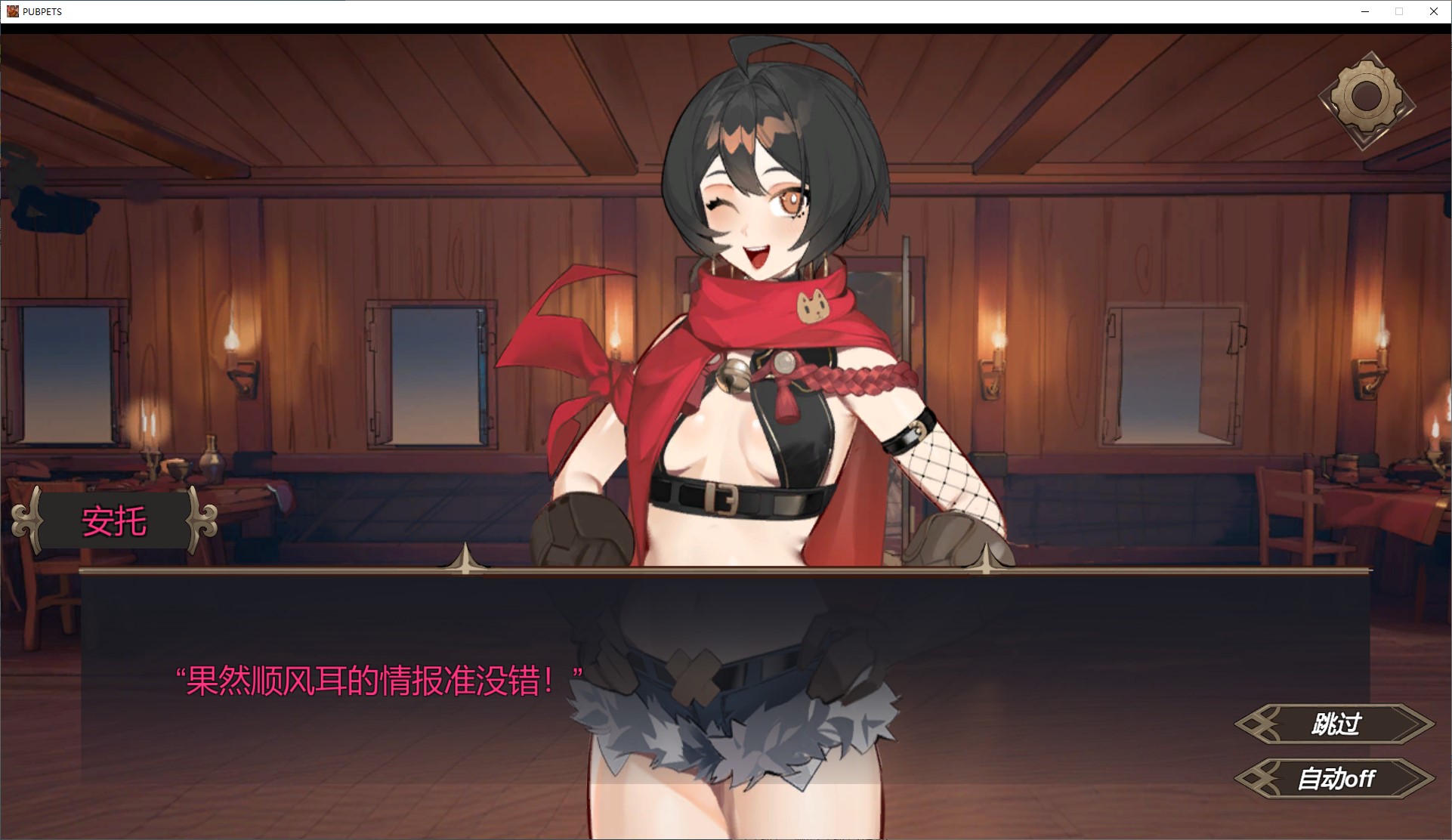Click the cat badge on the red scarf
This screenshot has width=1452, height=840.
[x=814, y=308]
